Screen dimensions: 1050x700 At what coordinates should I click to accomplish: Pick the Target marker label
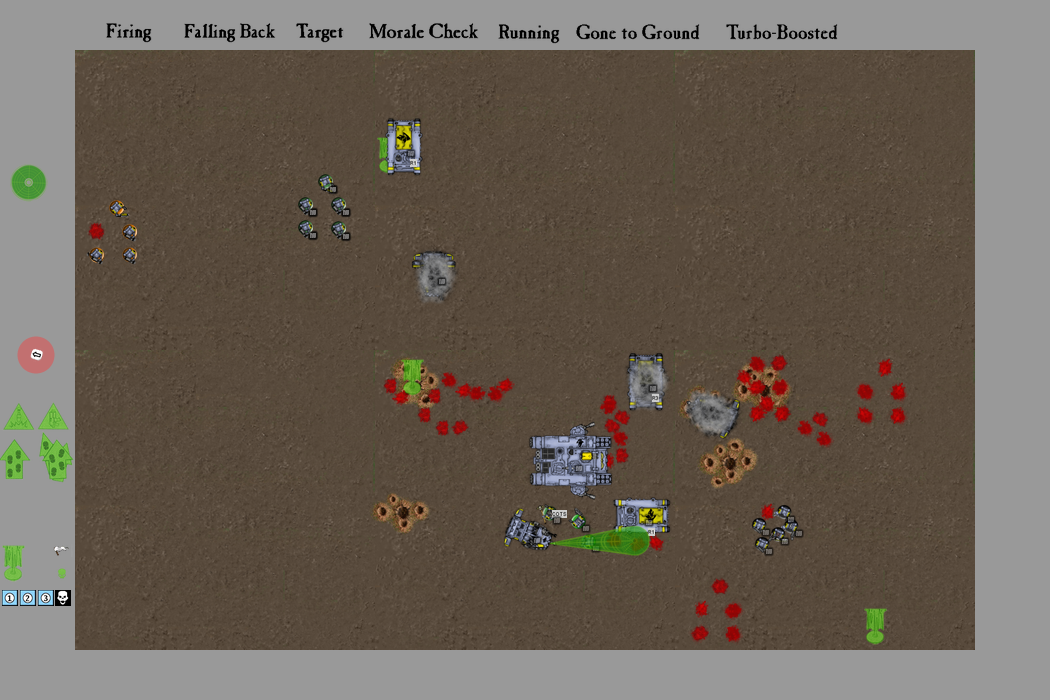point(320,32)
